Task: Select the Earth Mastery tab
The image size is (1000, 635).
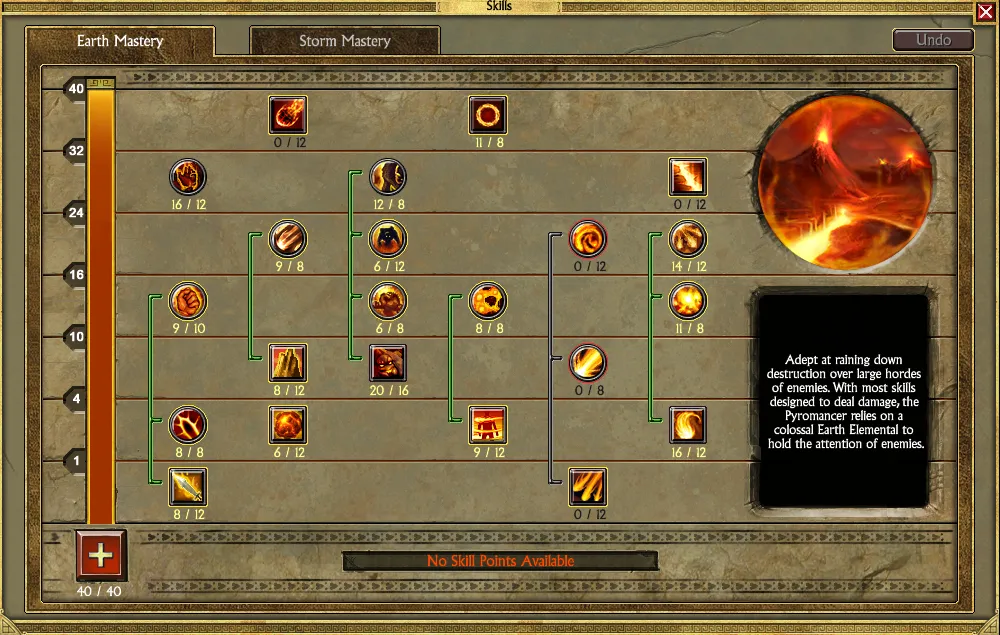Action: (x=120, y=41)
